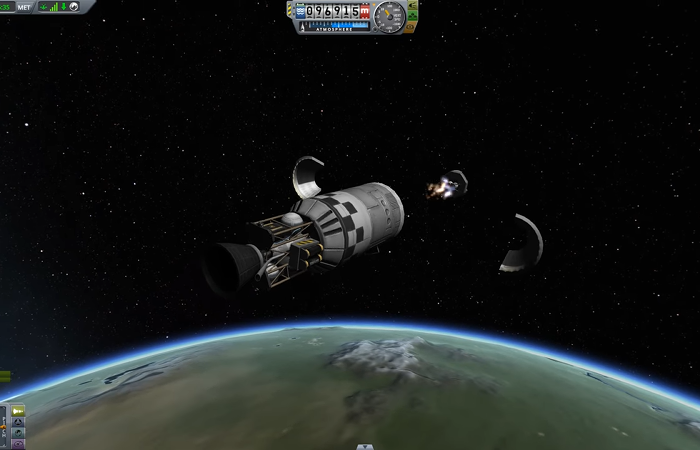Click the green down-arrow indicator icon
This screenshot has height=450, width=700.
65,7
